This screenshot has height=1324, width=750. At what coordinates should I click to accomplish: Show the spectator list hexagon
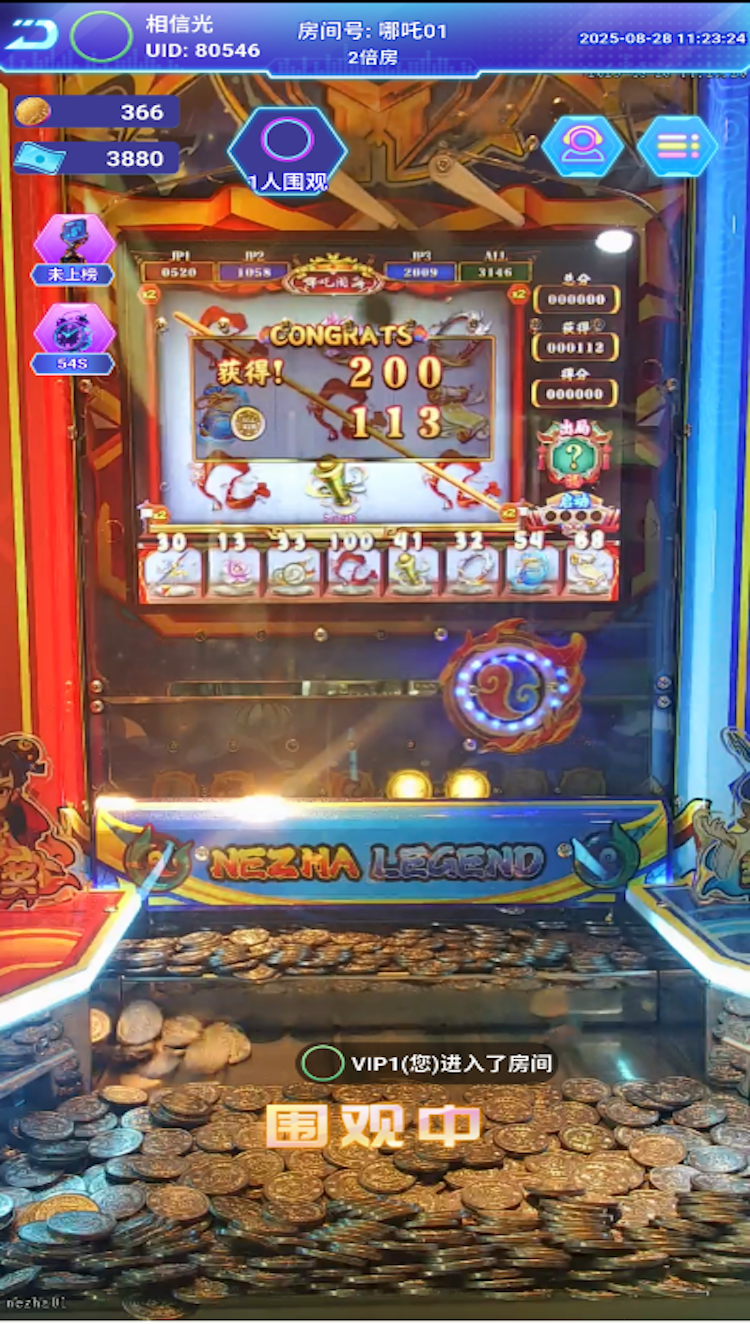(x=287, y=148)
